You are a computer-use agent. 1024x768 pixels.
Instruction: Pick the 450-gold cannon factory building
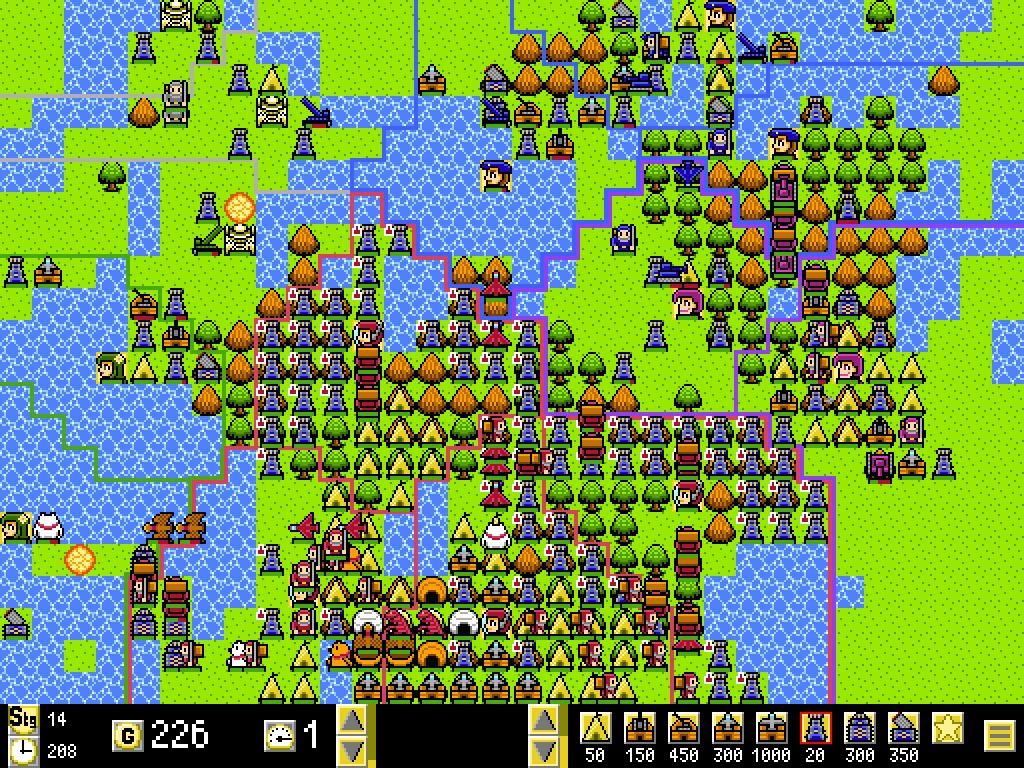coord(684,728)
